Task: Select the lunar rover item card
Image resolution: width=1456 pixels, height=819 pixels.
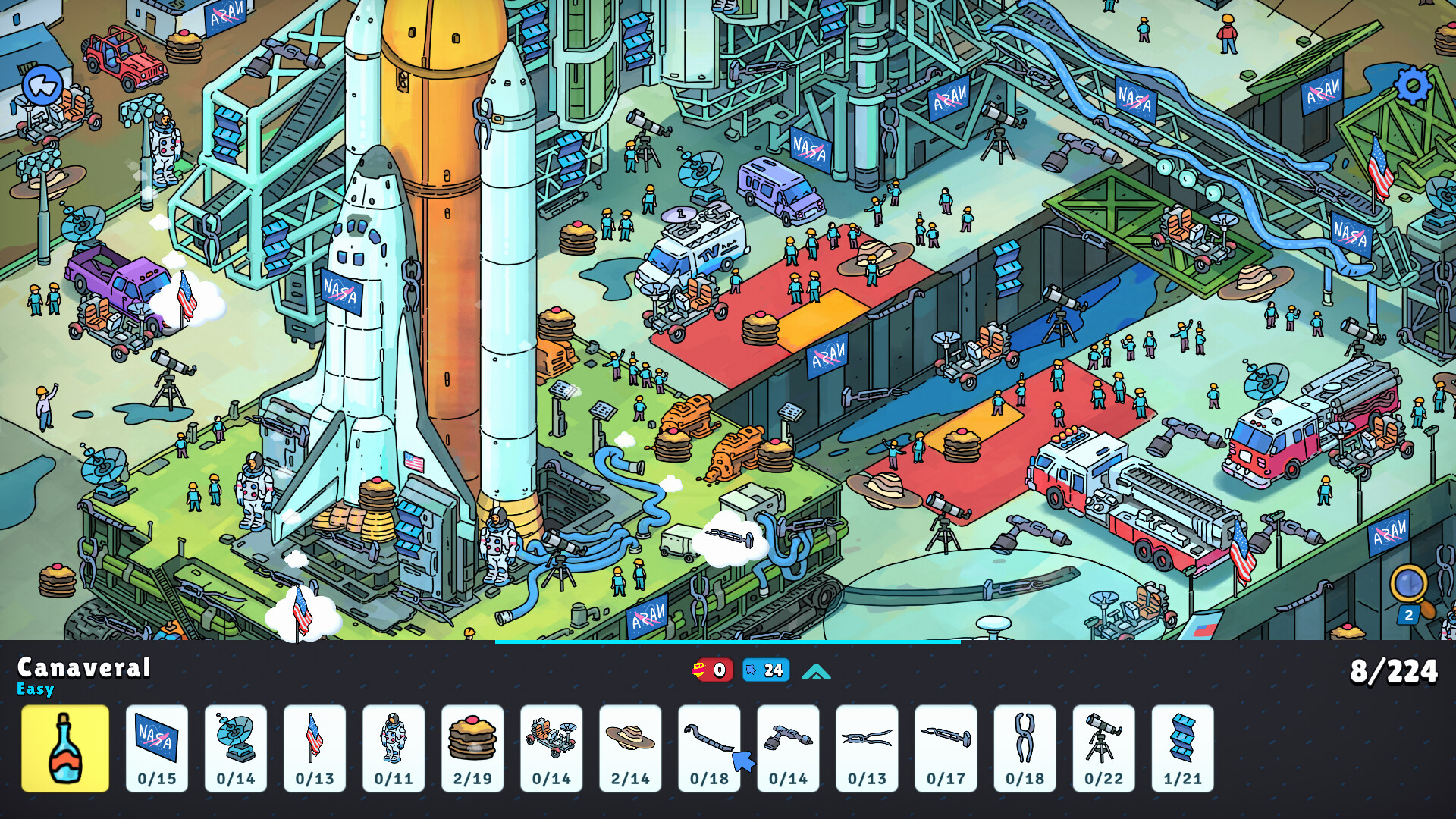Action: click(x=551, y=748)
